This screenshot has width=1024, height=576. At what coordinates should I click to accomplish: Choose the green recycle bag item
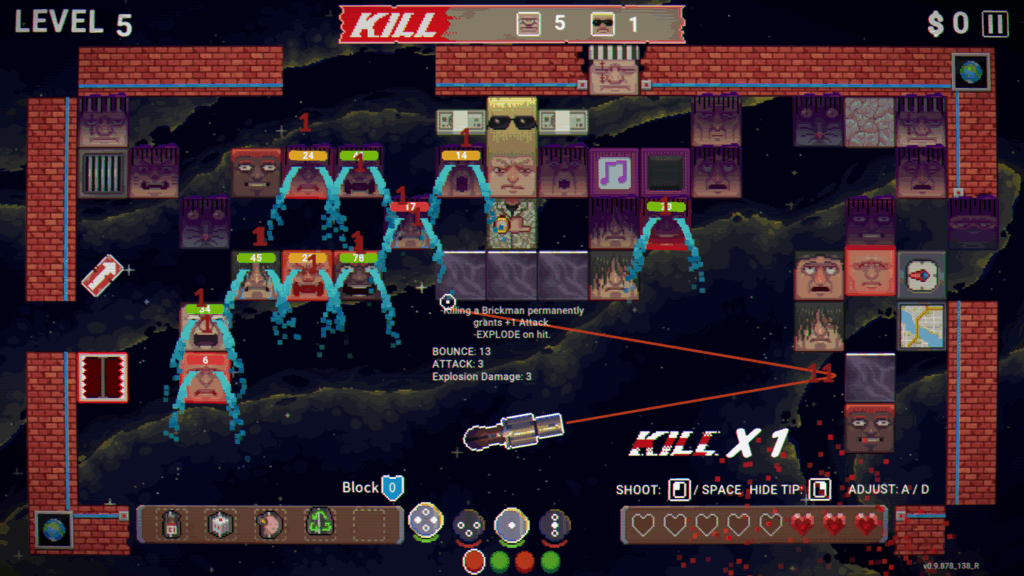319,523
